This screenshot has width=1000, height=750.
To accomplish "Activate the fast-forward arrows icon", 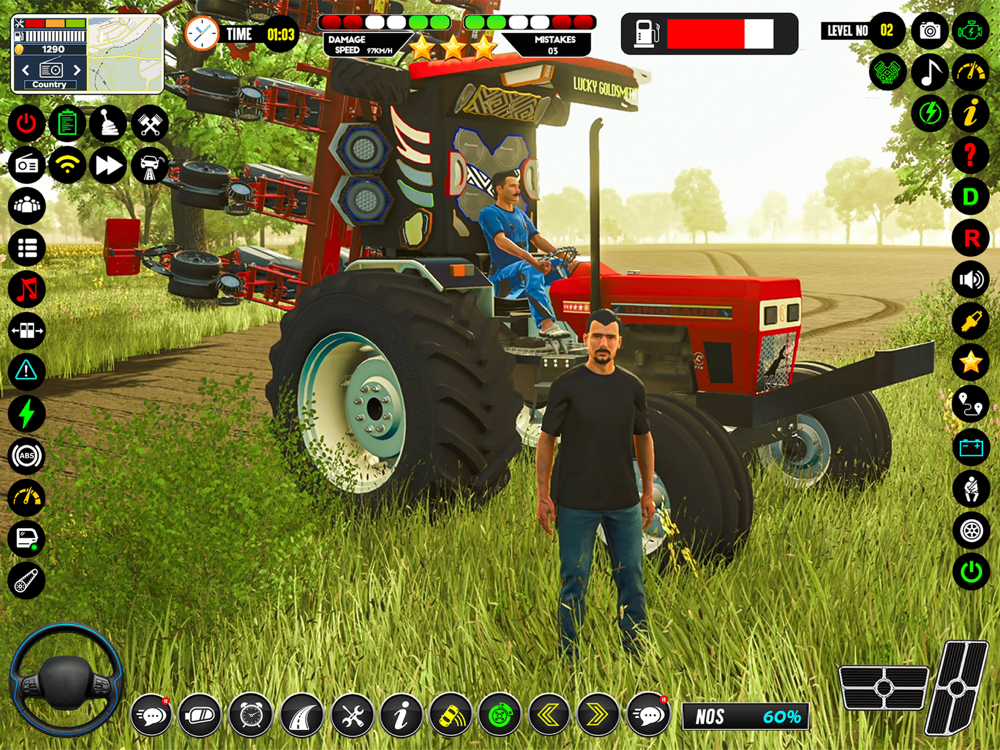I will 108,165.
